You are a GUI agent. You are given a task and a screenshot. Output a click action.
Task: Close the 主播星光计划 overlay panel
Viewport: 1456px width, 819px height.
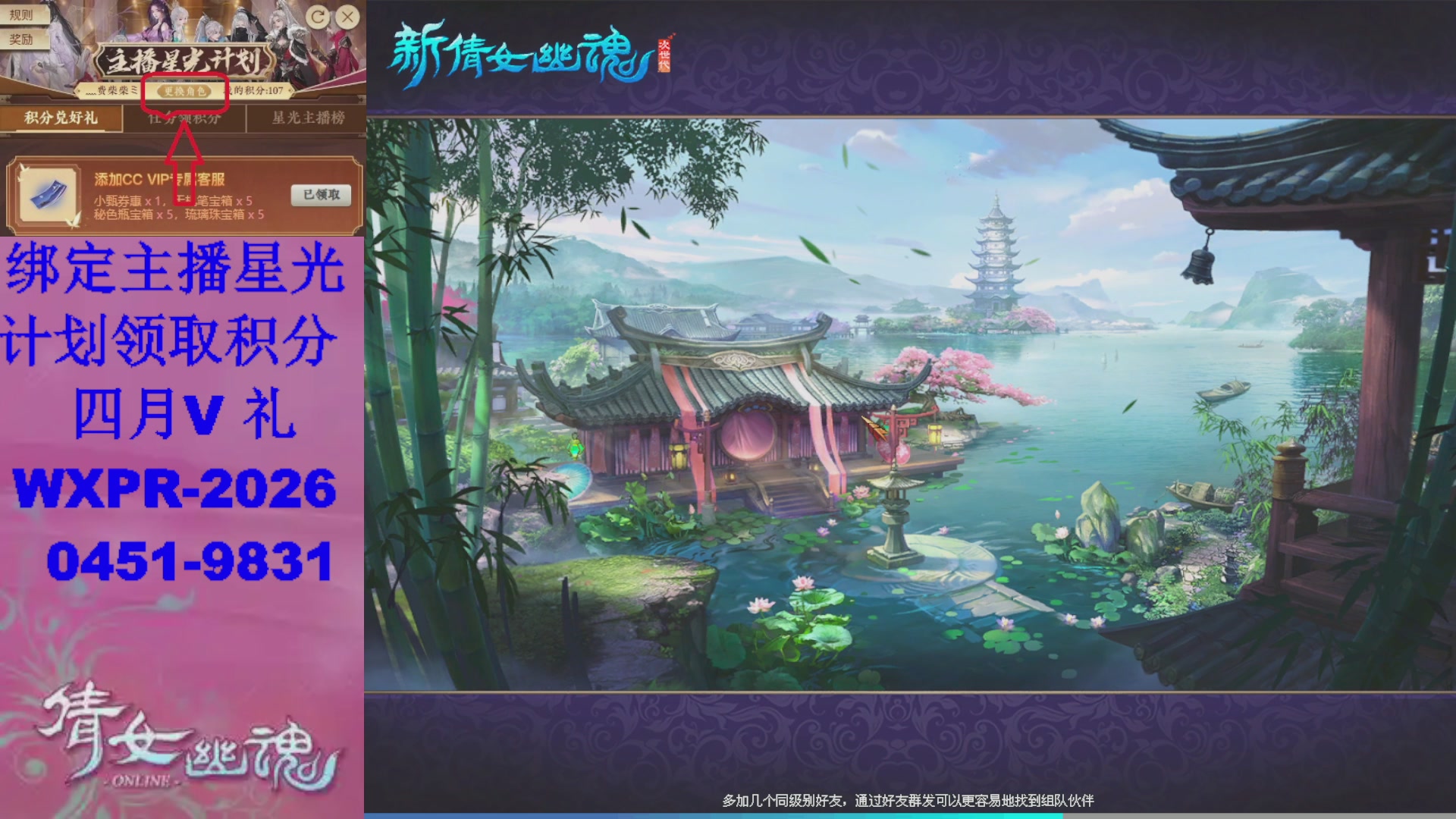(347, 15)
